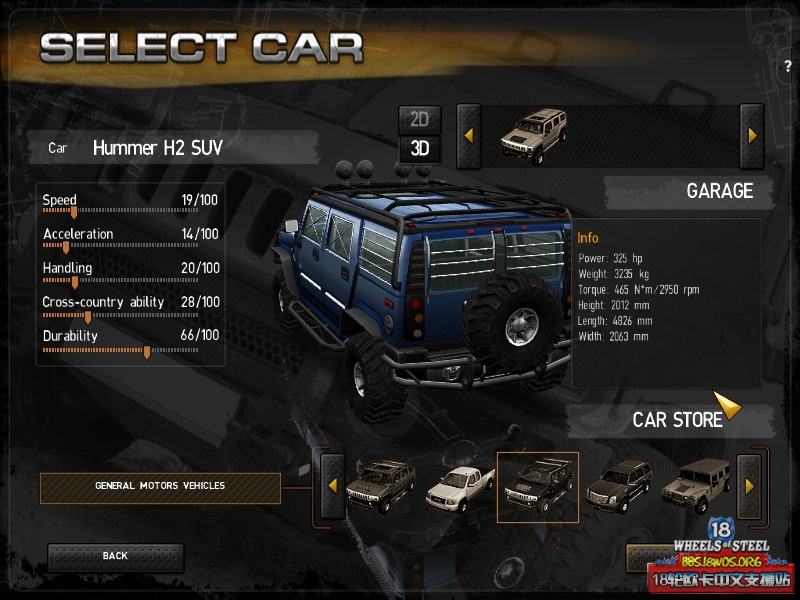The image size is (800, 600).
Task: Show next cars in the store row
Action: (750, 486)
